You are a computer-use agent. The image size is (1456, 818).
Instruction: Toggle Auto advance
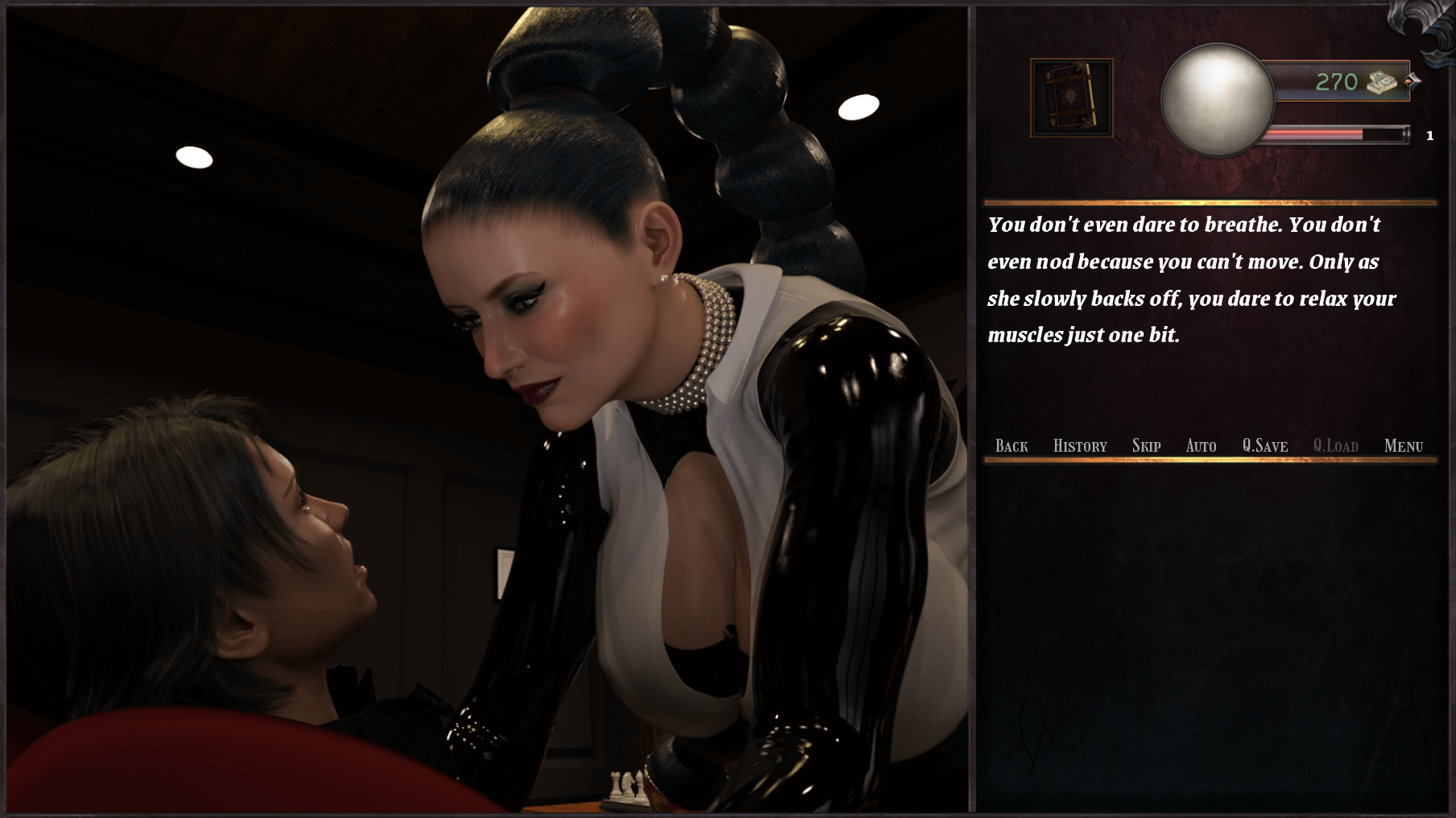(1201, 446)
